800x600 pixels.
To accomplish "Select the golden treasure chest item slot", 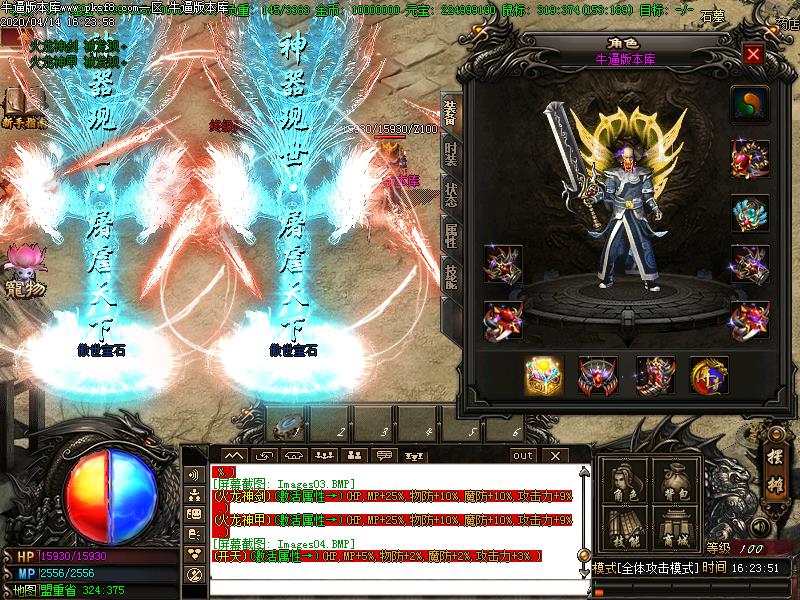I will (x=544, y=375).
